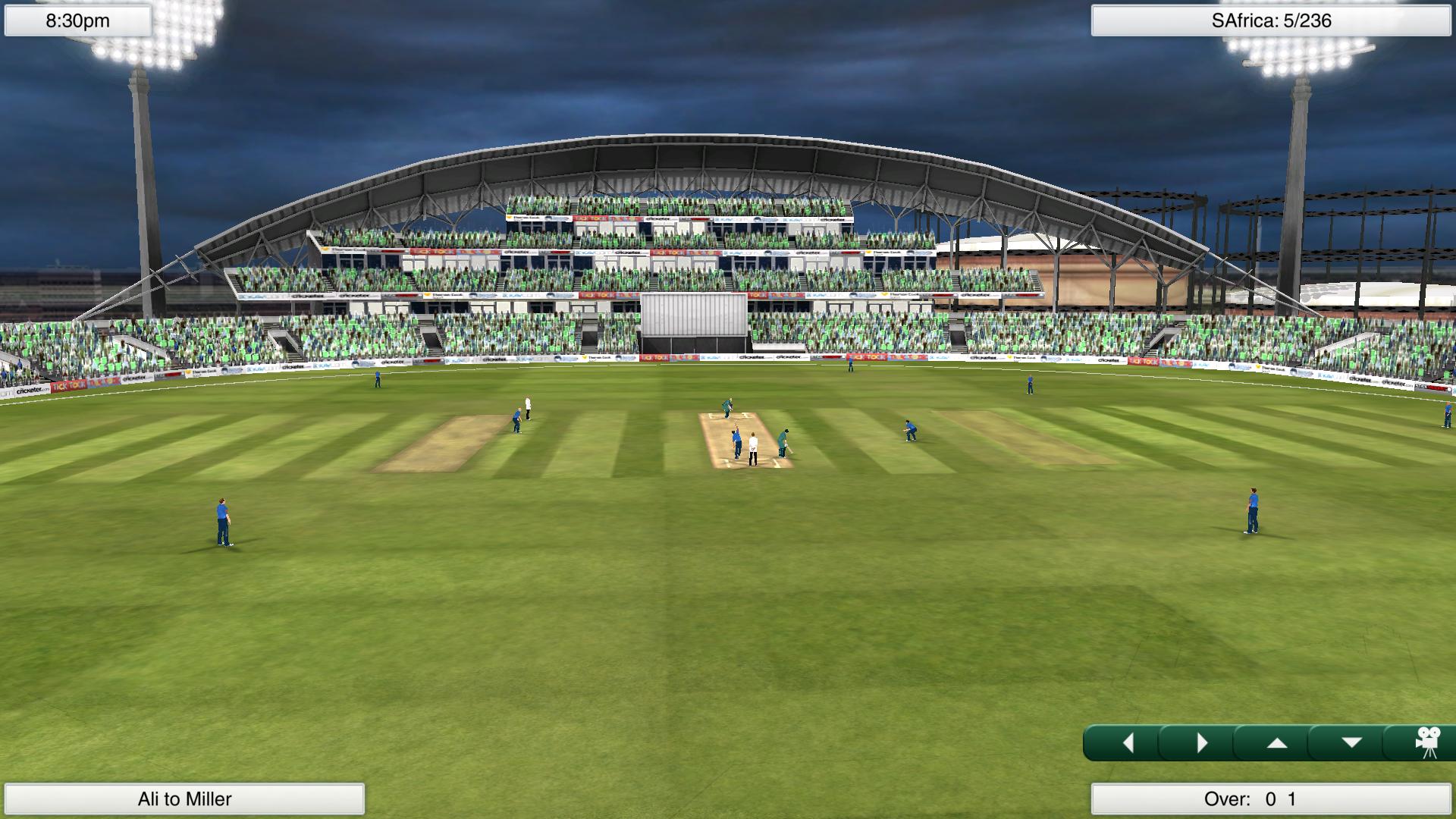Pan the camera right using the right arrow icon

(1203, 743)
